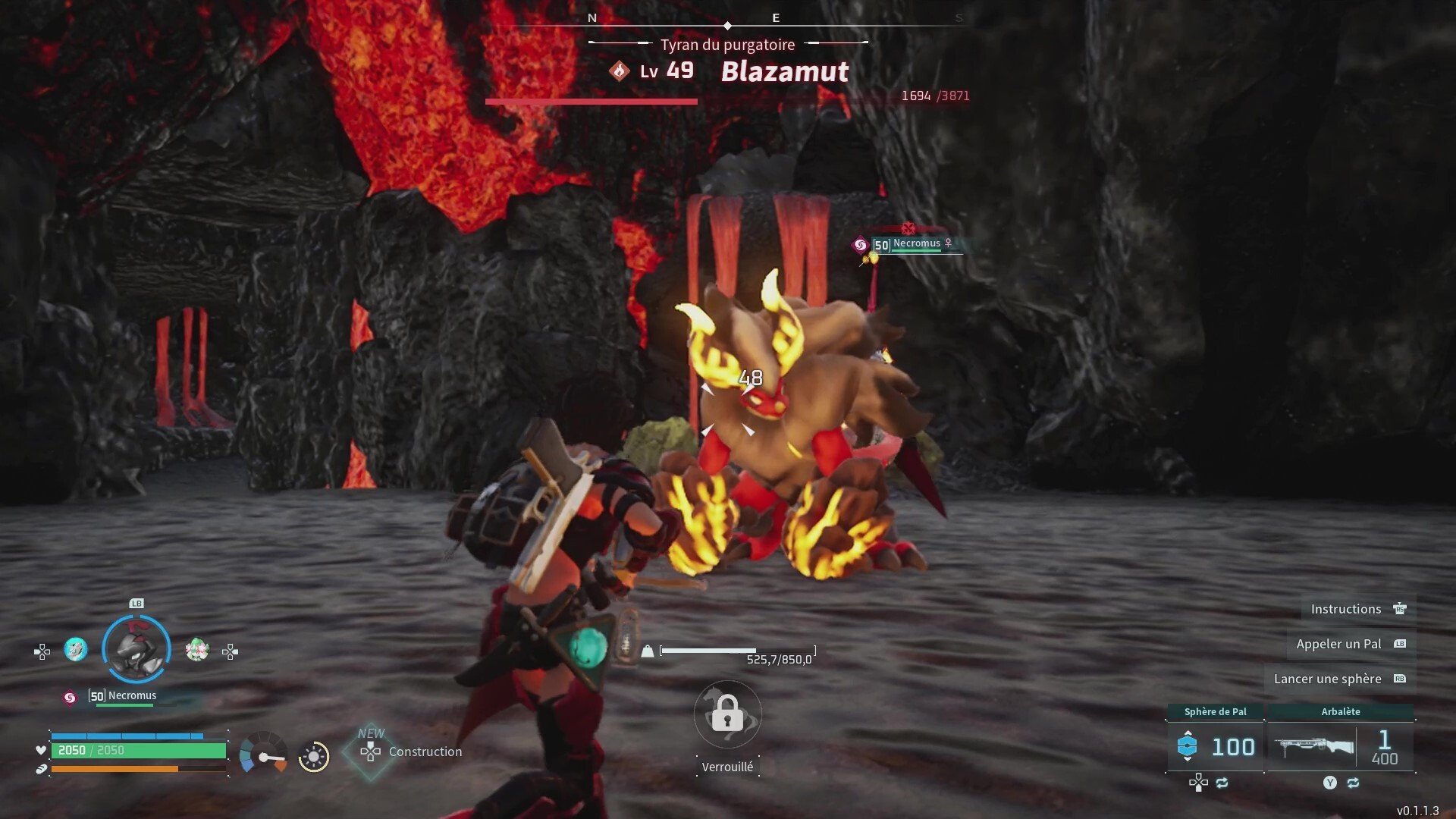
Task: Click the Verrouillé padlock icon
Action: 727,714
